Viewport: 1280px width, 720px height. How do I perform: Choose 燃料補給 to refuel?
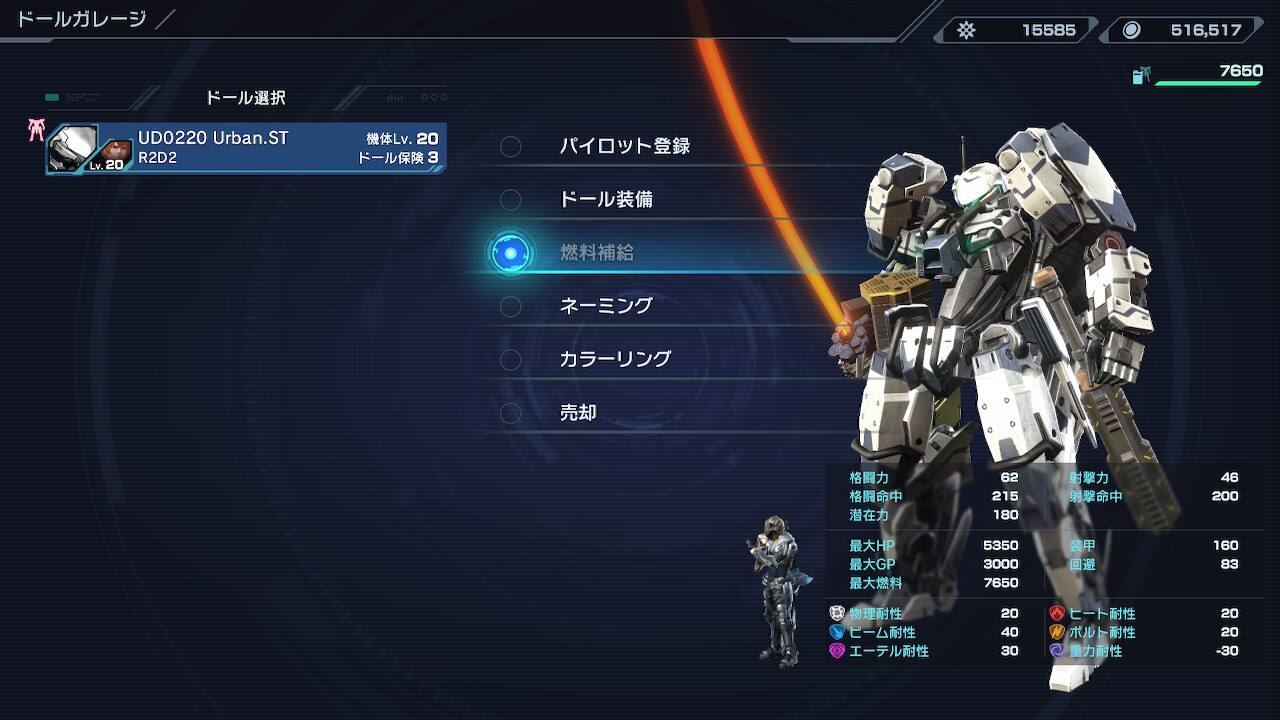(597, 253)
